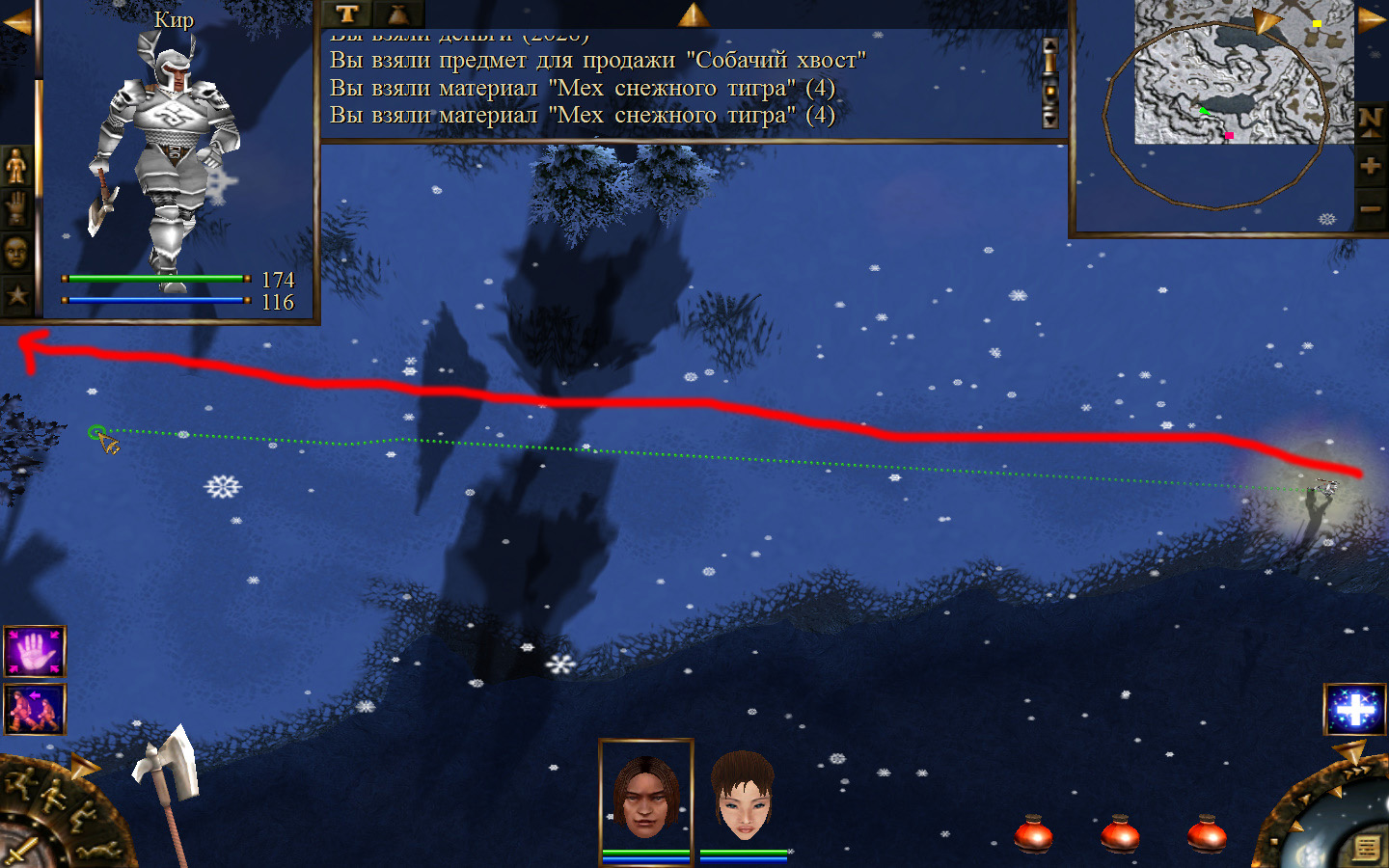The width and height of the screenshot is (1389, 868).
Task: Zoom in the minimap with plus button
Action: 1371,166
